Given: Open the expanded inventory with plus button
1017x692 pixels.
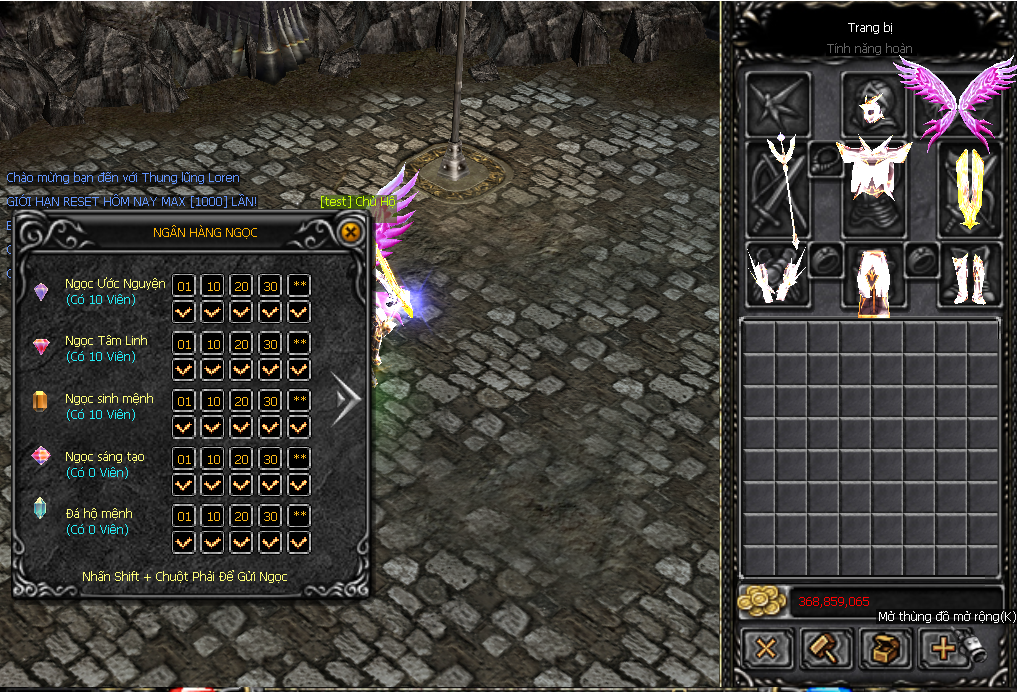Looking at the screenshot, I should point(943,648).
